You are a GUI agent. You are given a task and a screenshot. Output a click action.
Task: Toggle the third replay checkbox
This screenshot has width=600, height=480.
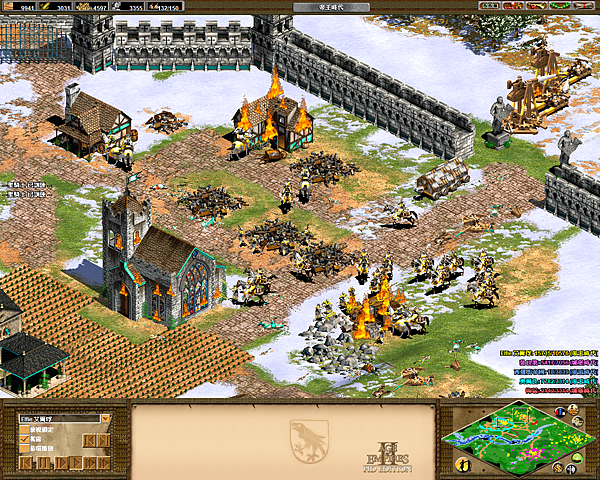point(24,448)
